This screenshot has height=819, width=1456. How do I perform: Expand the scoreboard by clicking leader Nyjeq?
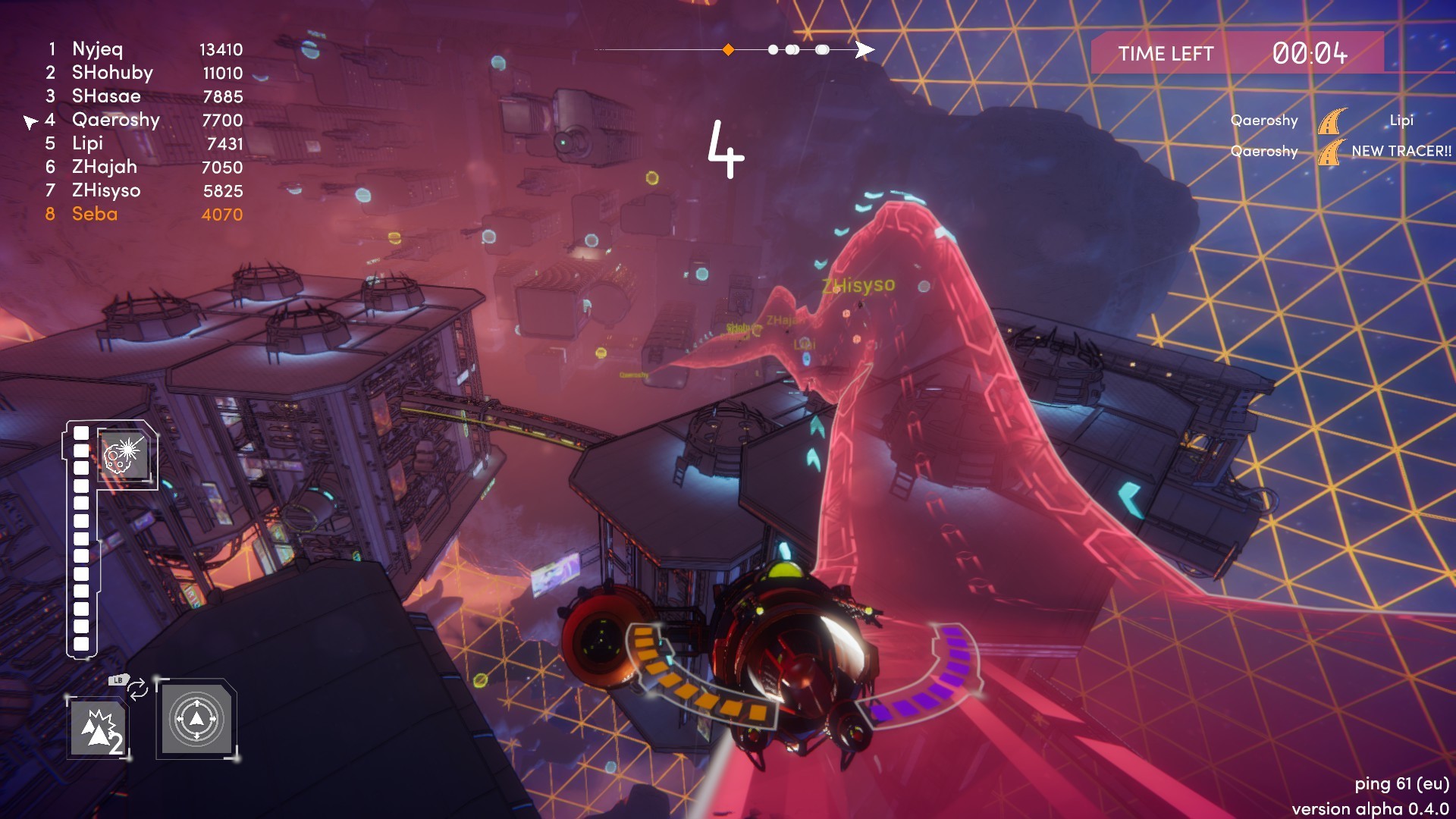point(96,49)
